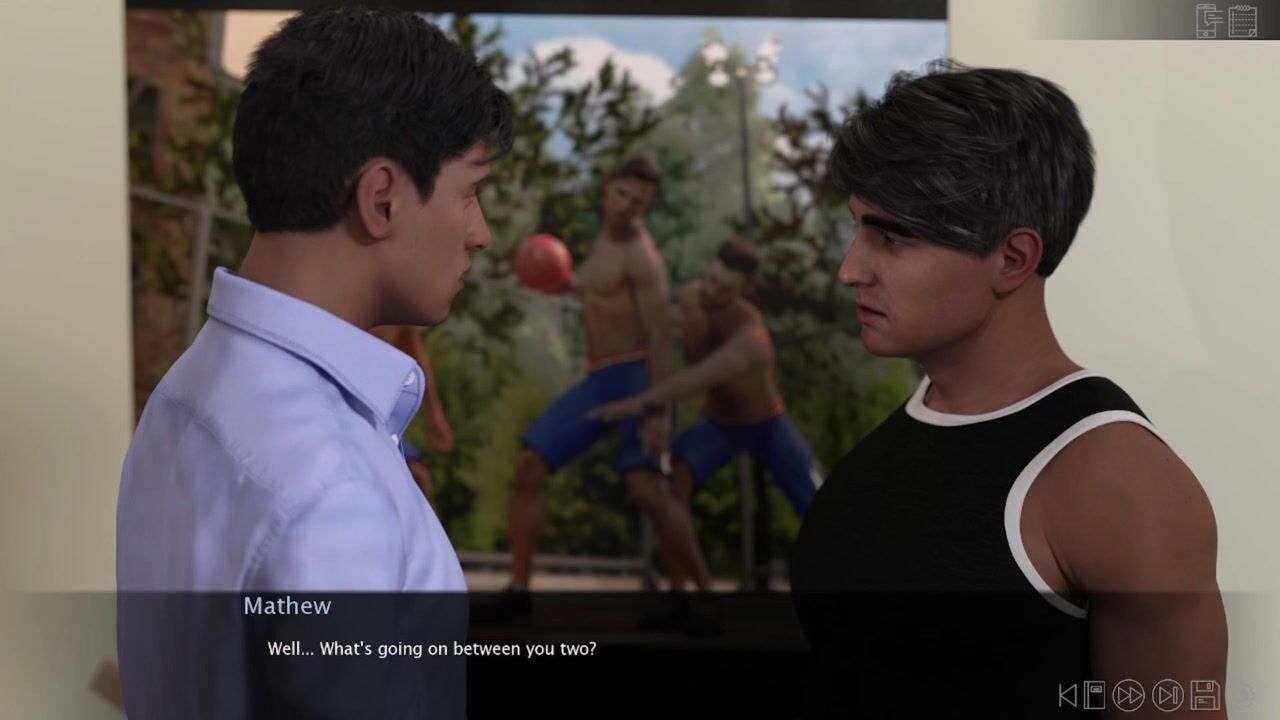1280x720 pixels.
Task: Toggle auto-advance play button
Action: (x=1167, y=695)
